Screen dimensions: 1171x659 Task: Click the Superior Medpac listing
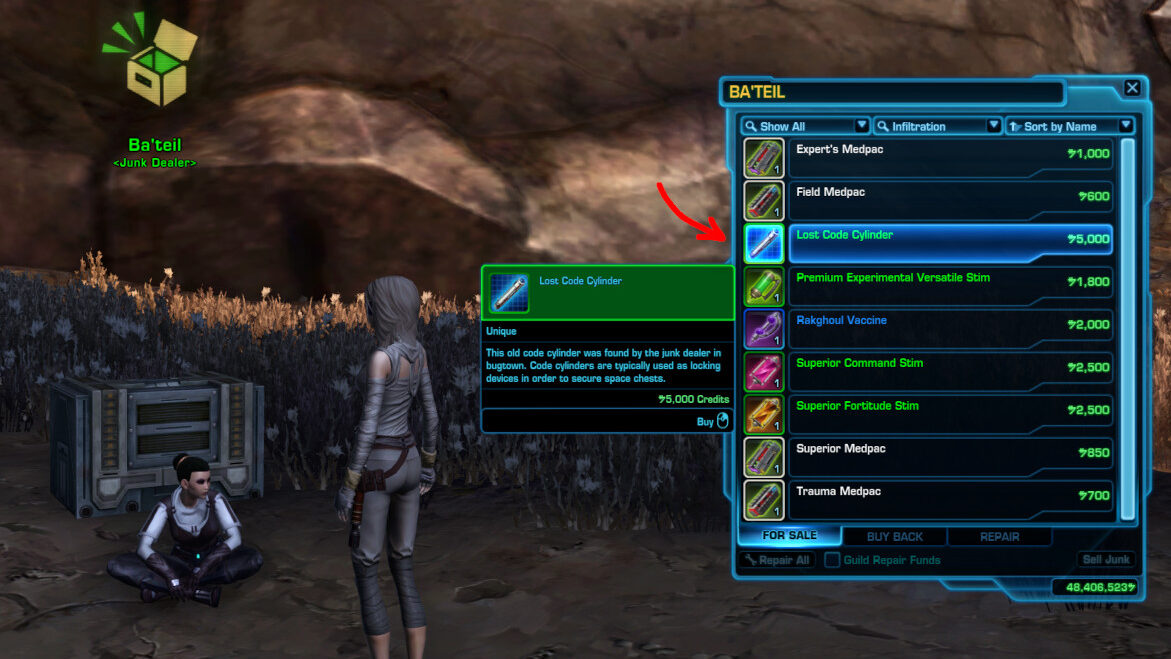[x=950, y=457]
